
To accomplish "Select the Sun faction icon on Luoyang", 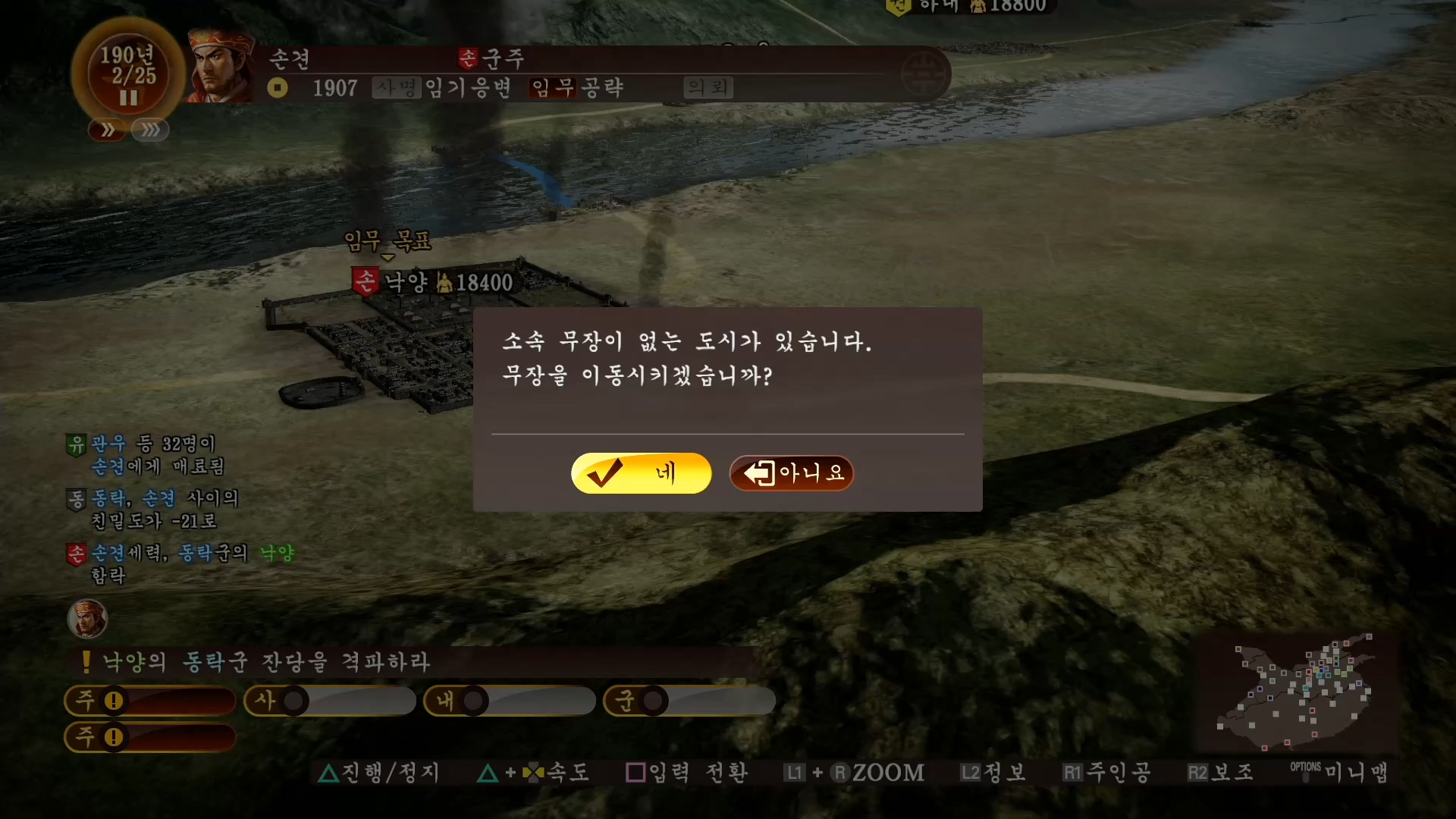I will (363, 281).
